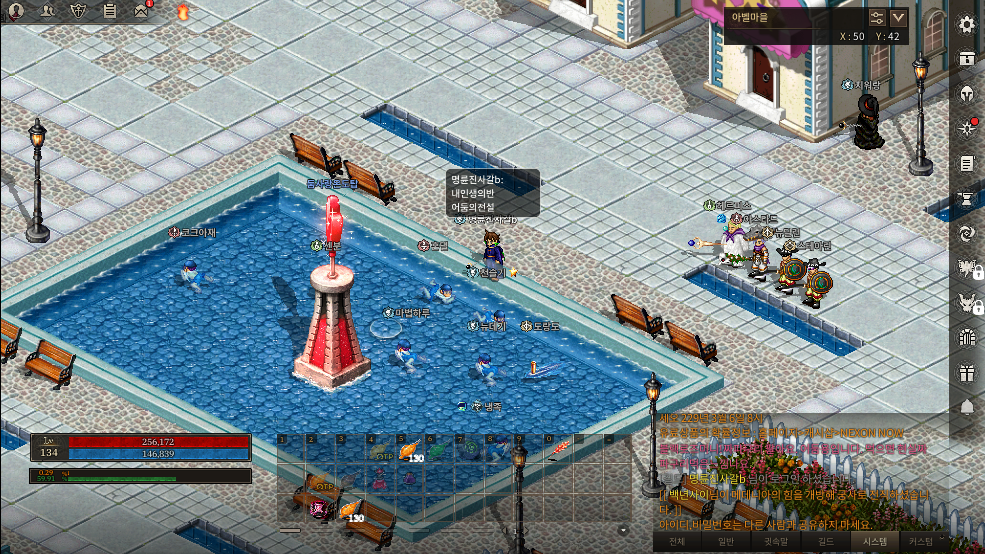Open the 커스텀 custom chat tab
985x554 pixels.
[x=921, y=541]
